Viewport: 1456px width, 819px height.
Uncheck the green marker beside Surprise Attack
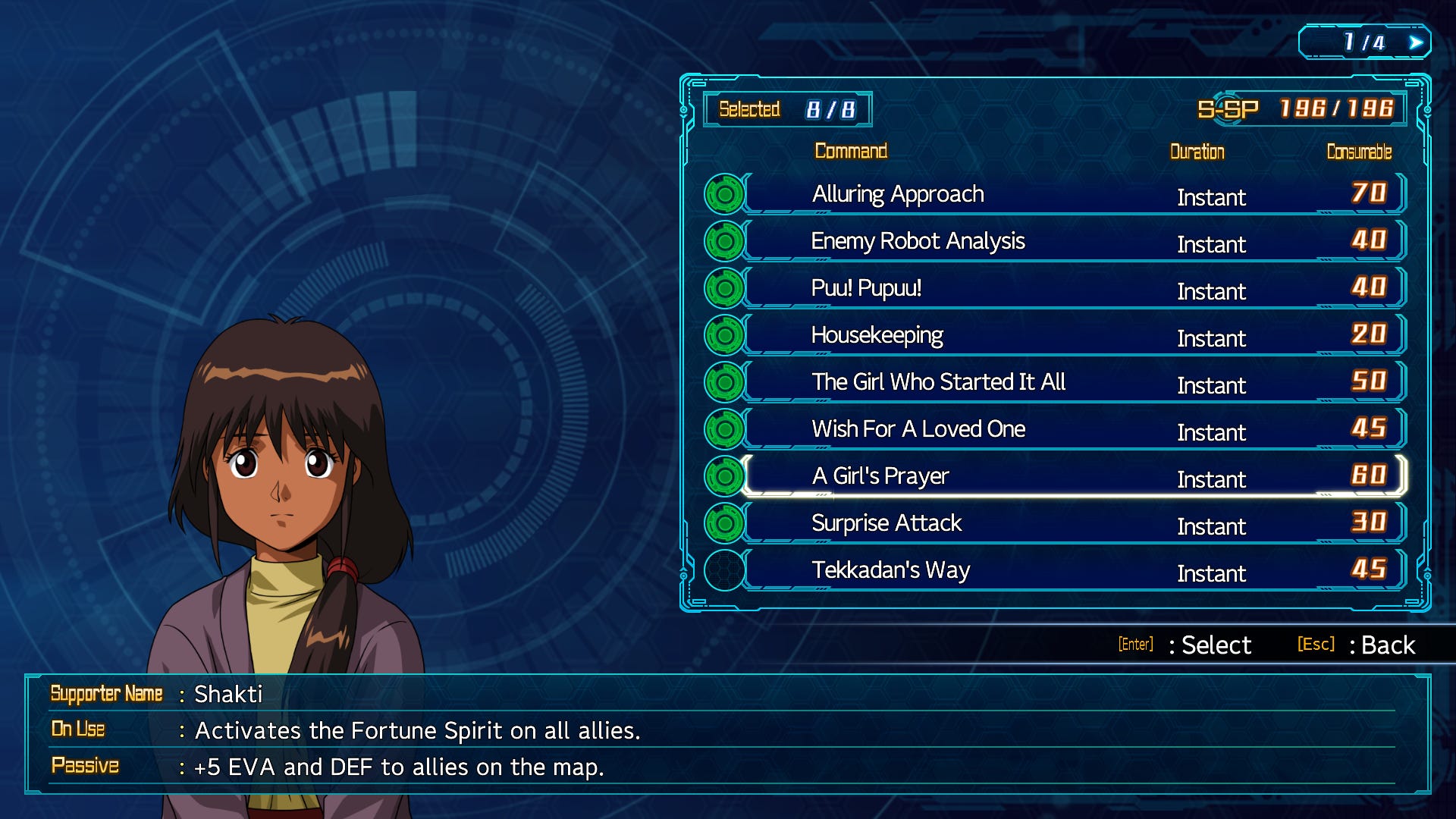tap(724, 523)
